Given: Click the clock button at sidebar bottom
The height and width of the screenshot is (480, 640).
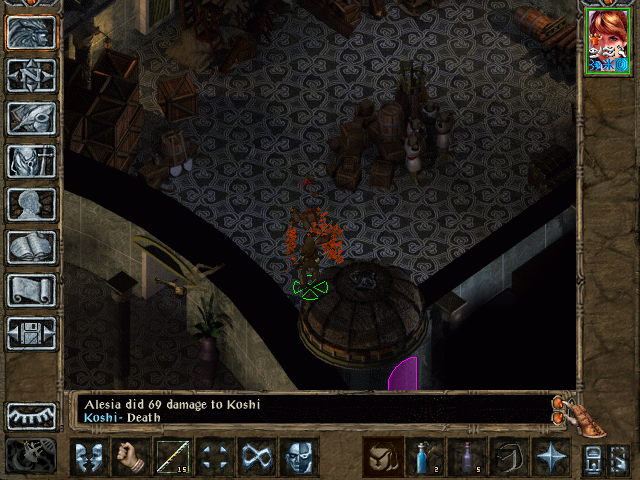Looking at the screenshot, I should point(31,456).
